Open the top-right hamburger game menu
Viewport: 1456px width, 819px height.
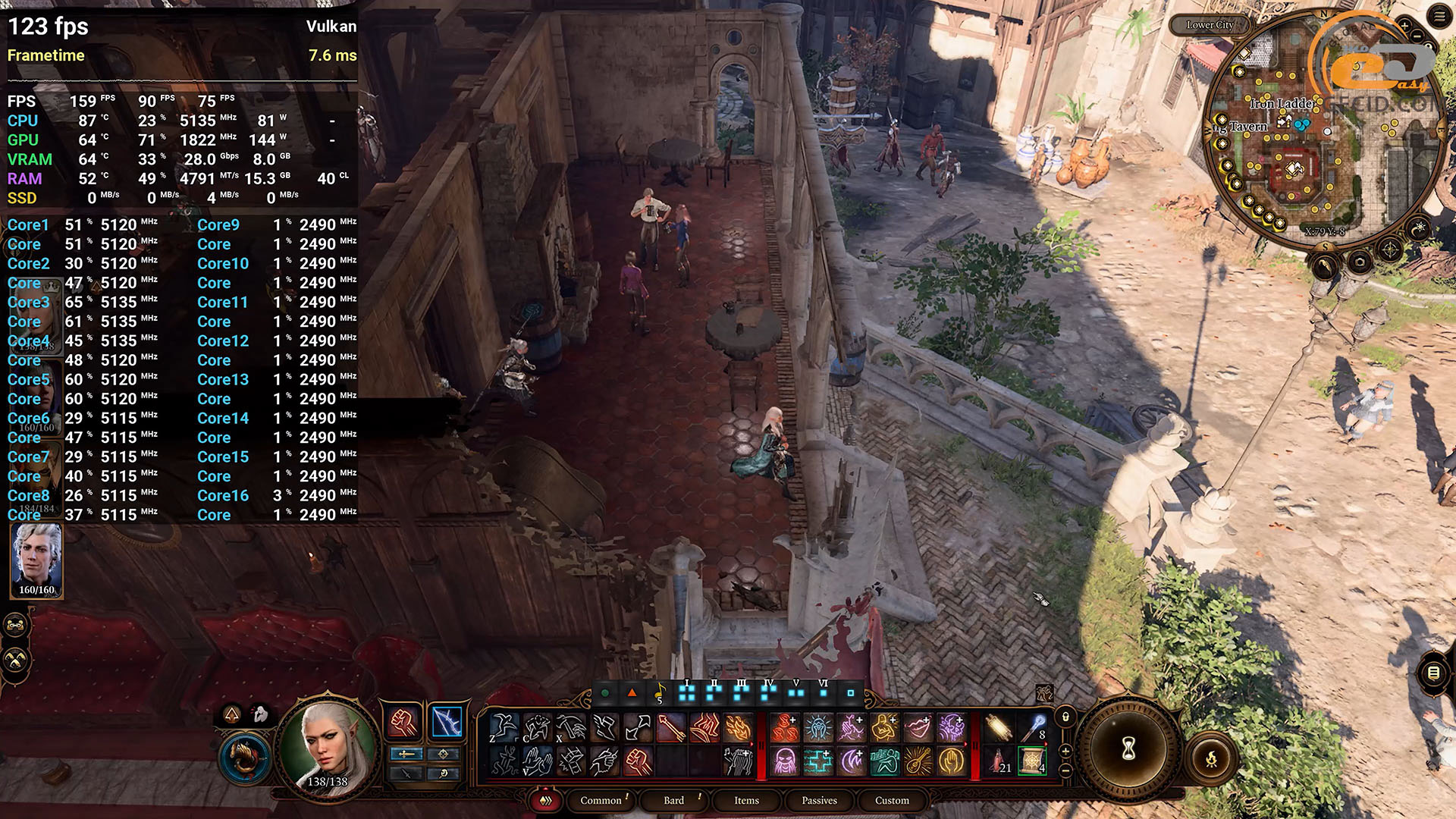point(1439,17)
